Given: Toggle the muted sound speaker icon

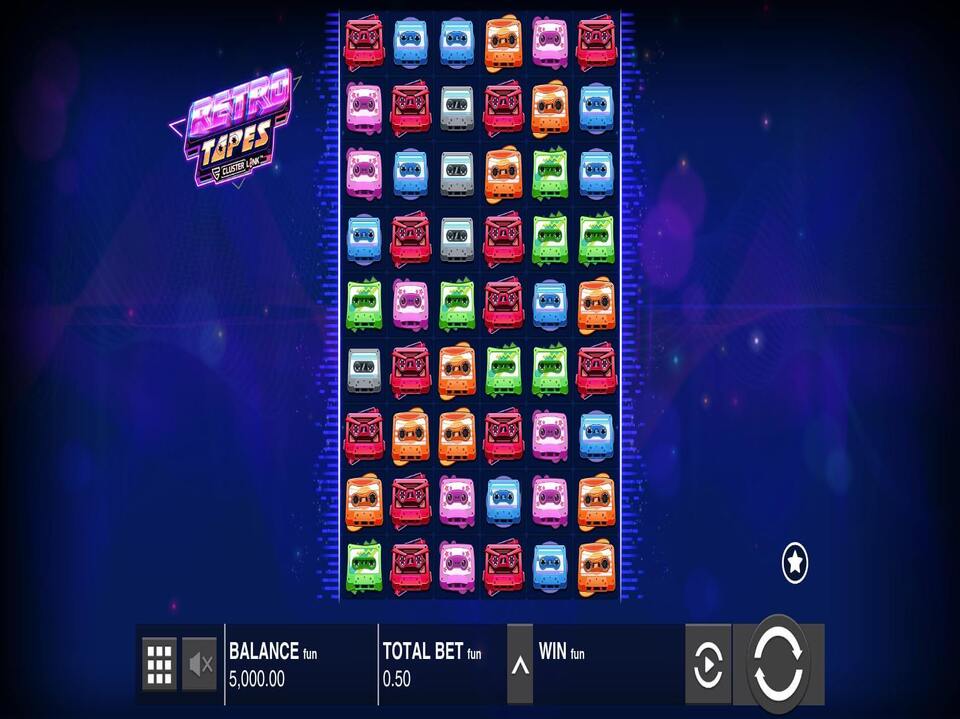Looking at the screenshot, I should click(200, 663).
